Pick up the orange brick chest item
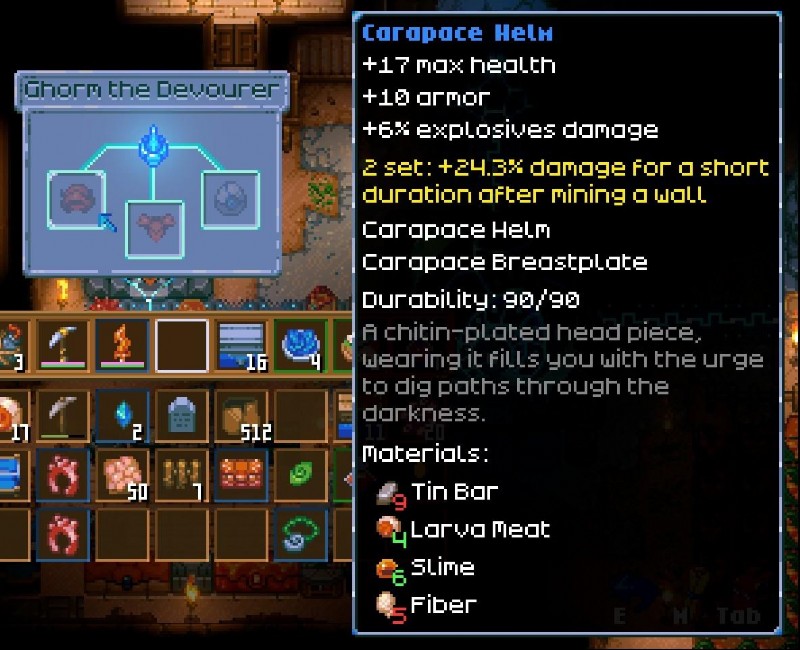 [240, 474]
